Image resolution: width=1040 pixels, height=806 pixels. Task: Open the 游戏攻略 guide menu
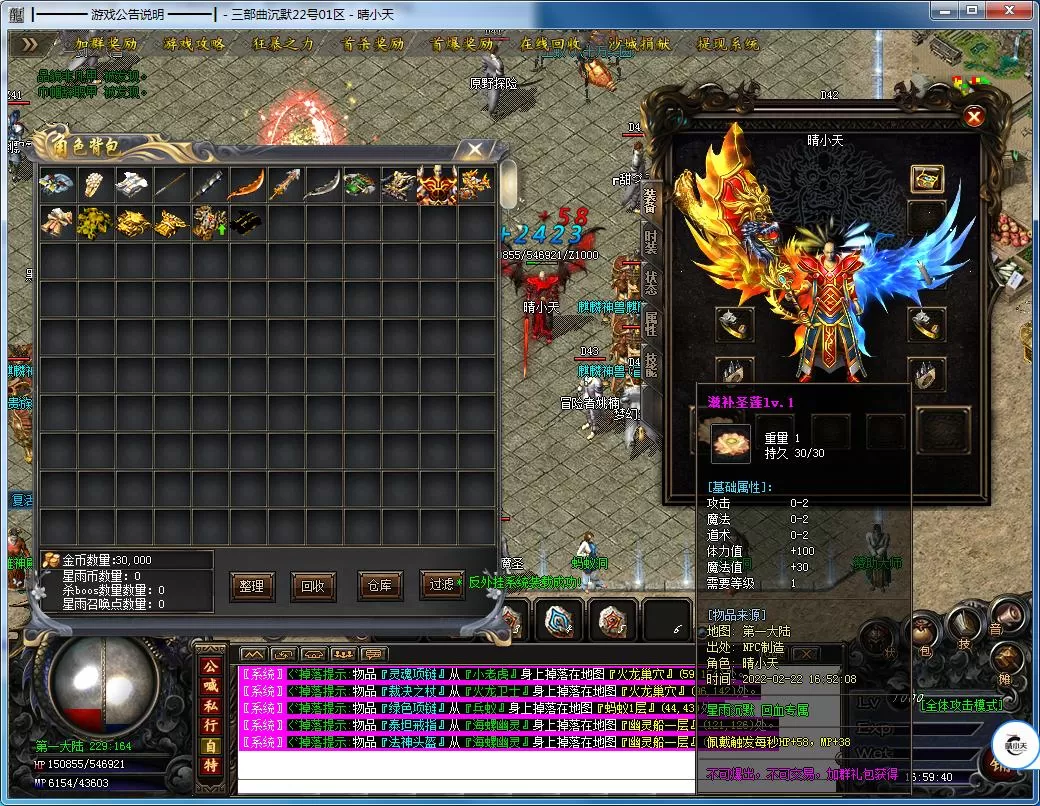[196, 44]
